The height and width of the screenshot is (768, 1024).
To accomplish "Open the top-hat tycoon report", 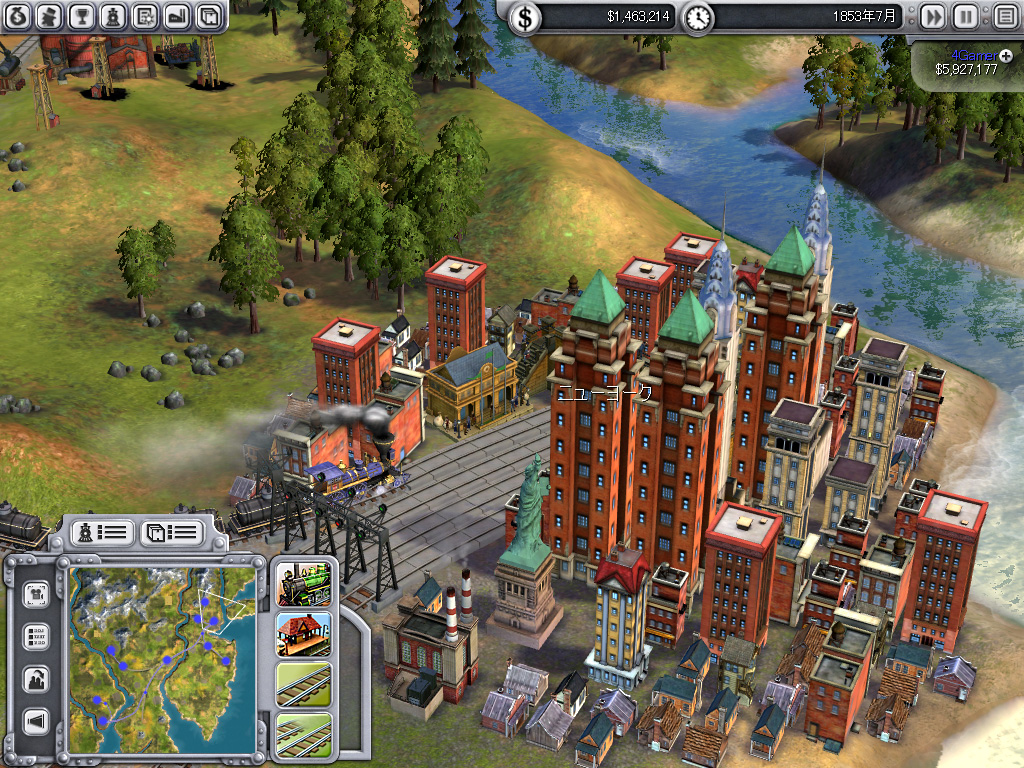I will tap(50, 15).
